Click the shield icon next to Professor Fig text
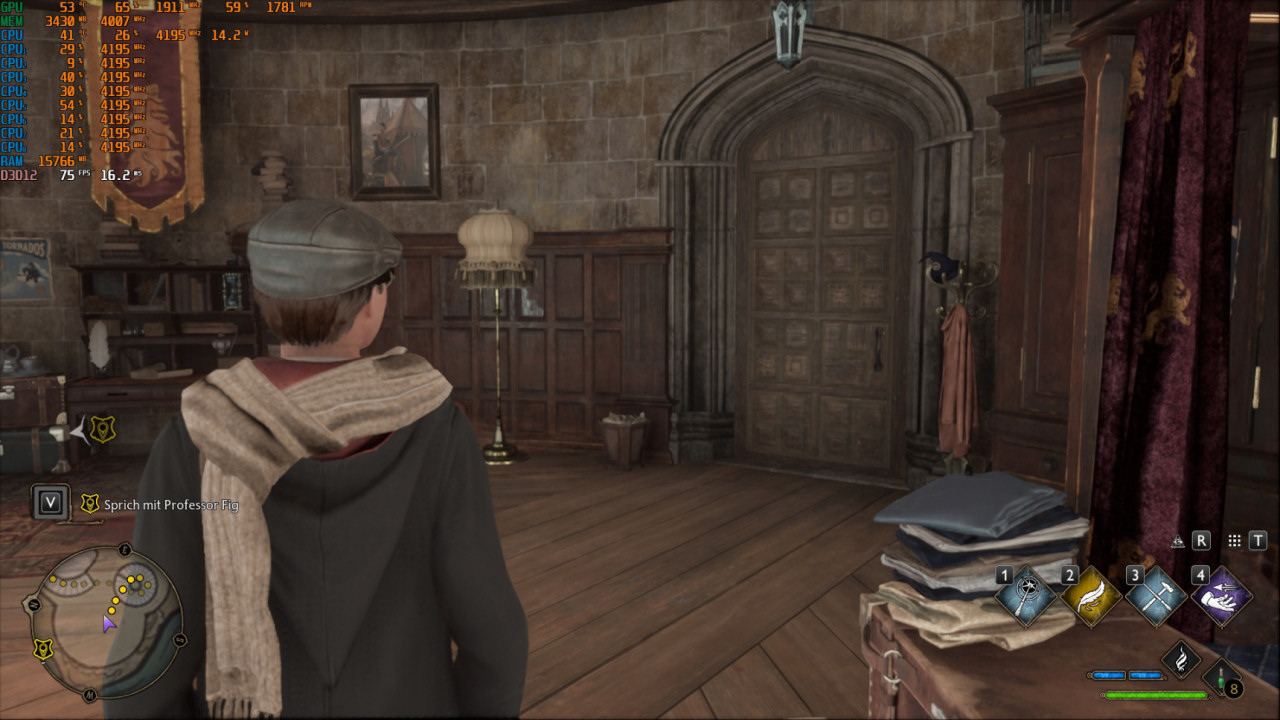 pyautogui.click(x=88, y=504)
